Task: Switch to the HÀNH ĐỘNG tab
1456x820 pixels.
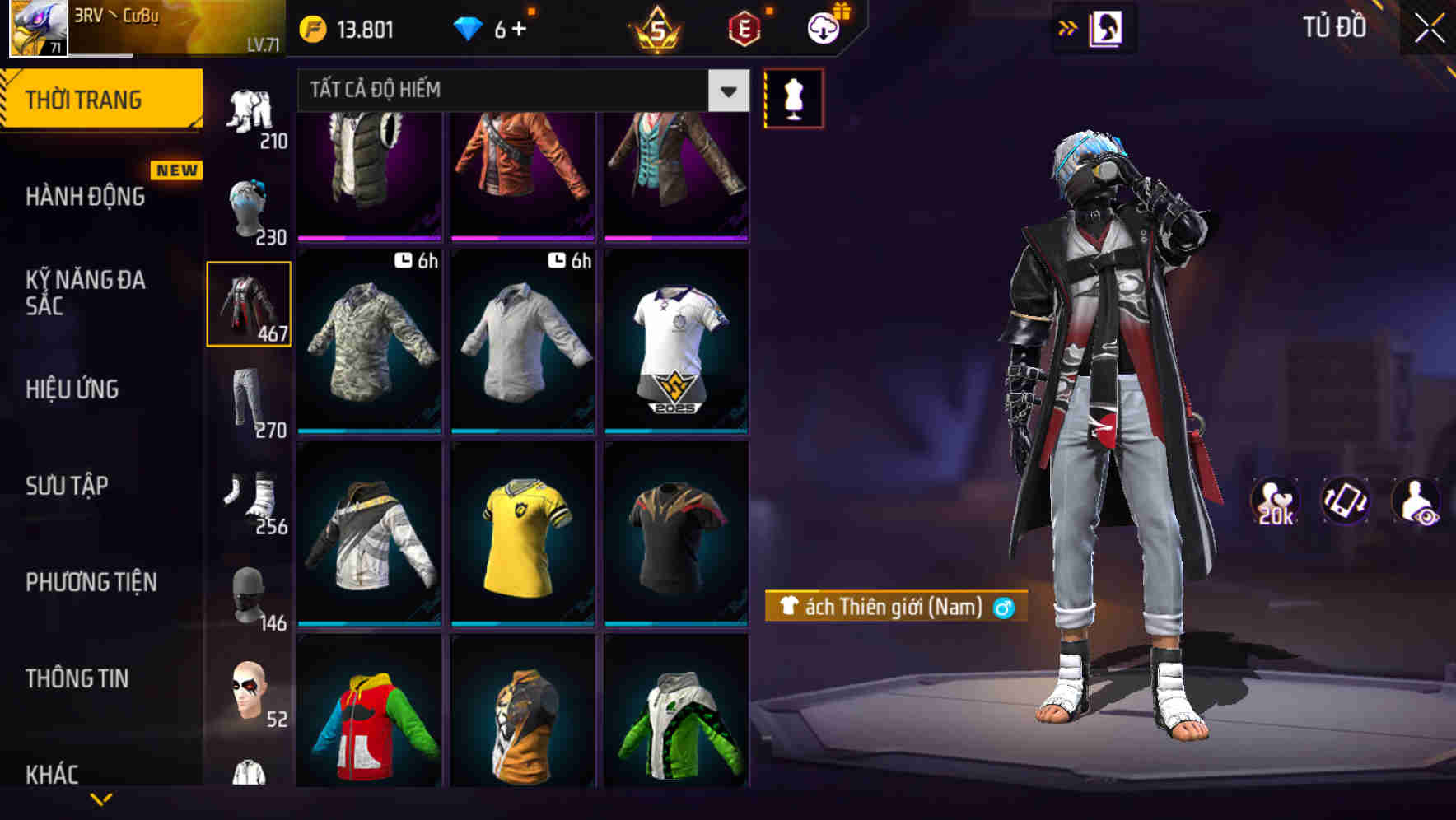Action: tap(85, 196)
